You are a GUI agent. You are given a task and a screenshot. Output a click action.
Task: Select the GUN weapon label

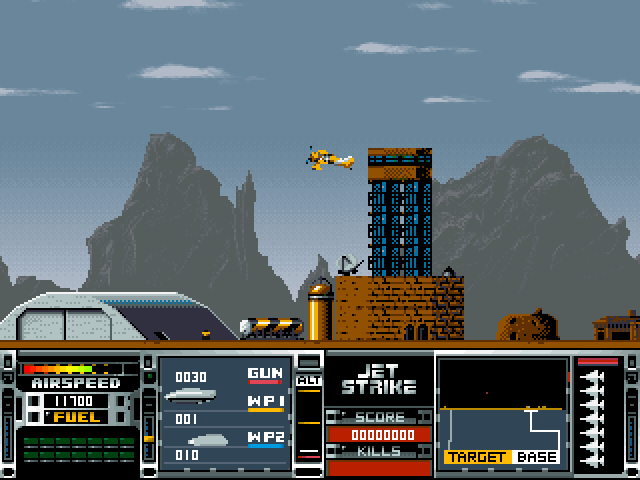[265, 373]
